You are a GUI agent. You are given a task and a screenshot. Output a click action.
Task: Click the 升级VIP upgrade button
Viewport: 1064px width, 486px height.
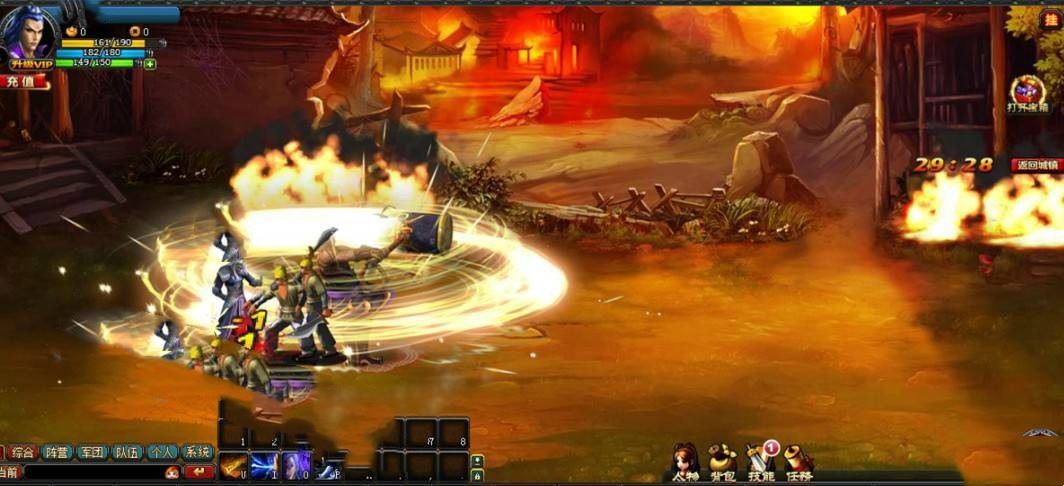click(30, 64)
